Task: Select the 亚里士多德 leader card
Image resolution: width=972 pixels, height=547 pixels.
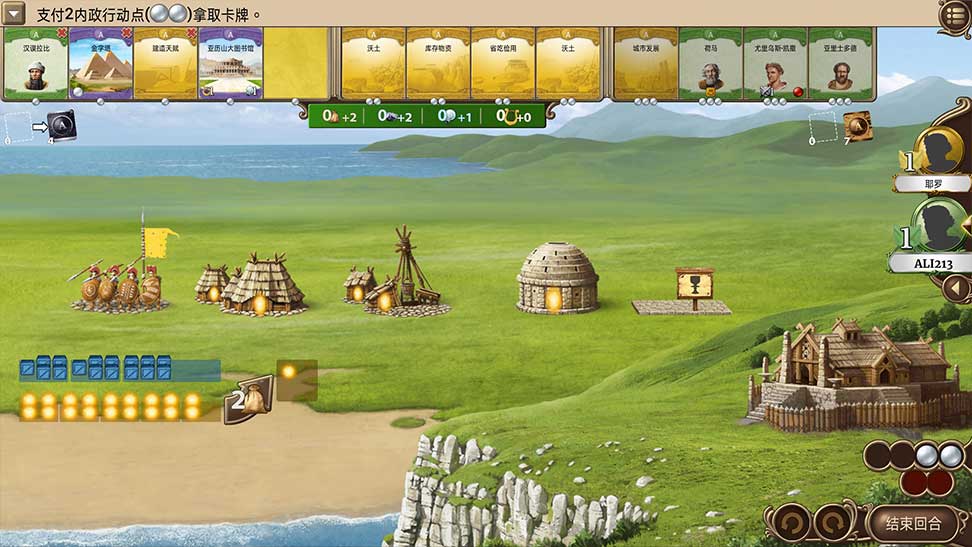Action: [840, 64]
